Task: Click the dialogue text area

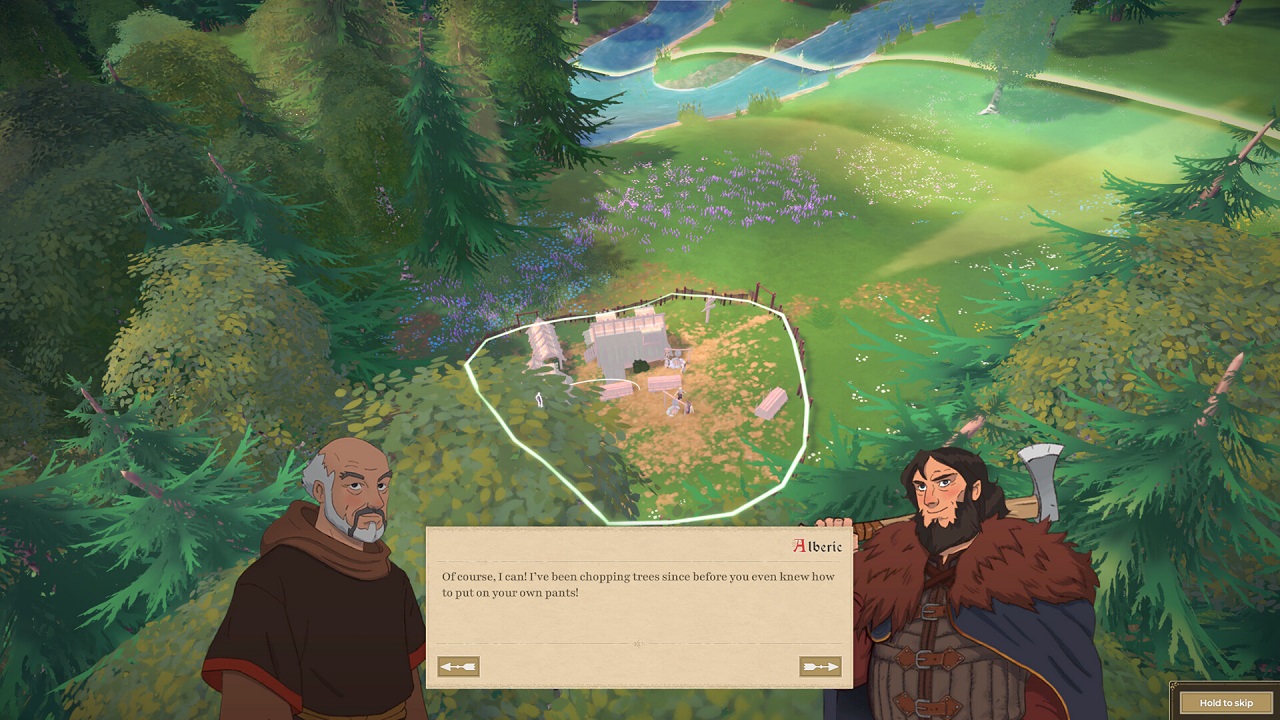Action: click(x=640, y=590)
